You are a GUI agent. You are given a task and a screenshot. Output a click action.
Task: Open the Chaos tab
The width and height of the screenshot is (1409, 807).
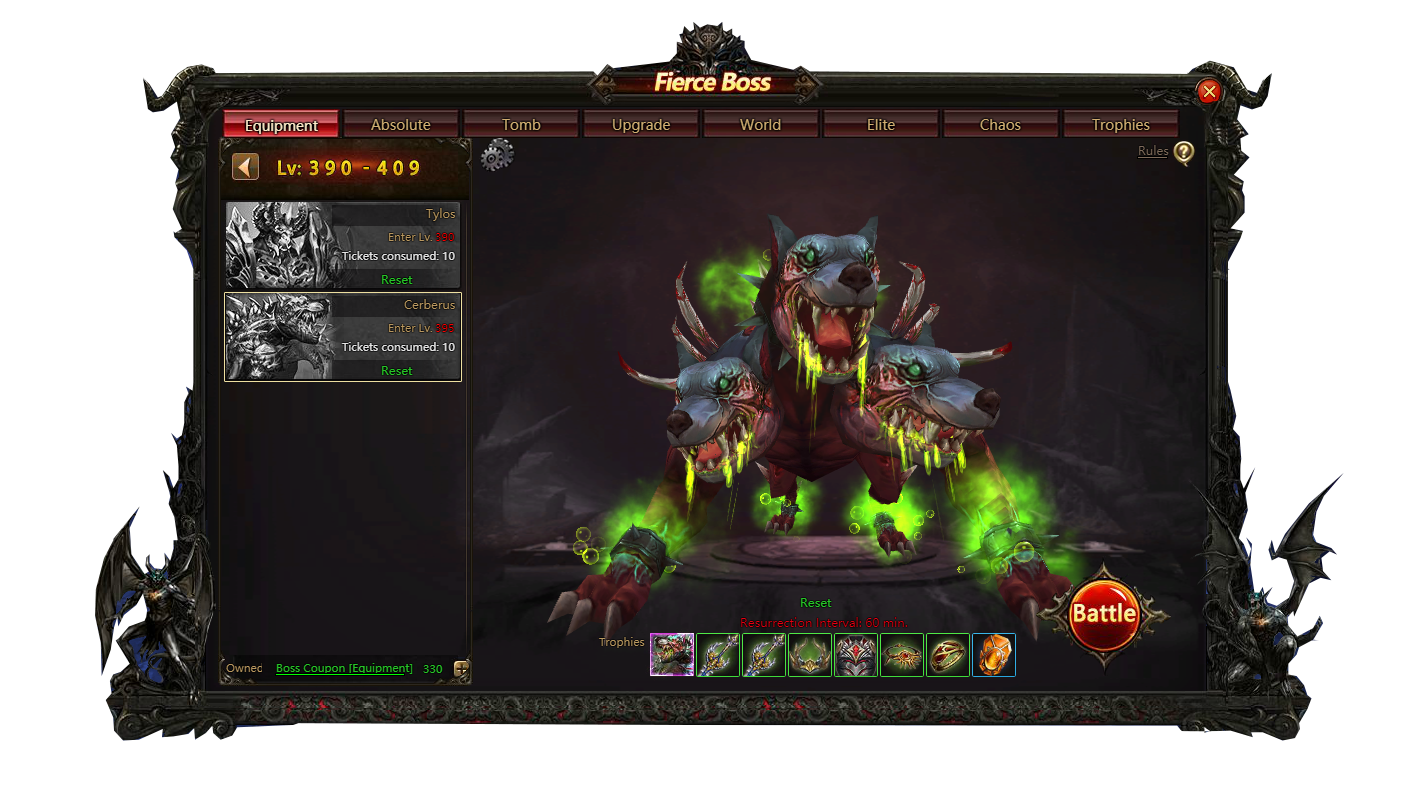click(1000, 125)
